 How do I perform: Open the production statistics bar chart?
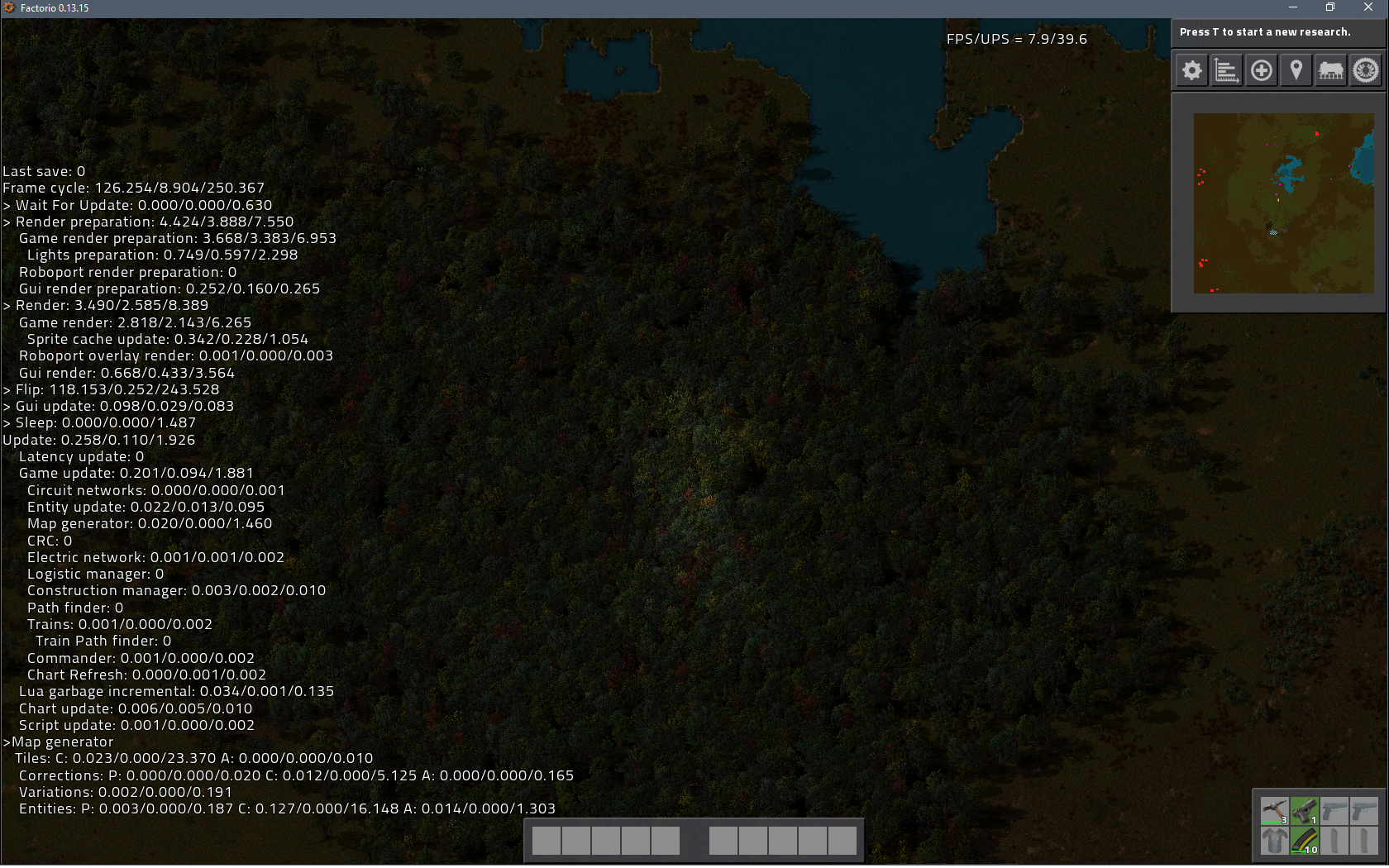(1226, 70)
